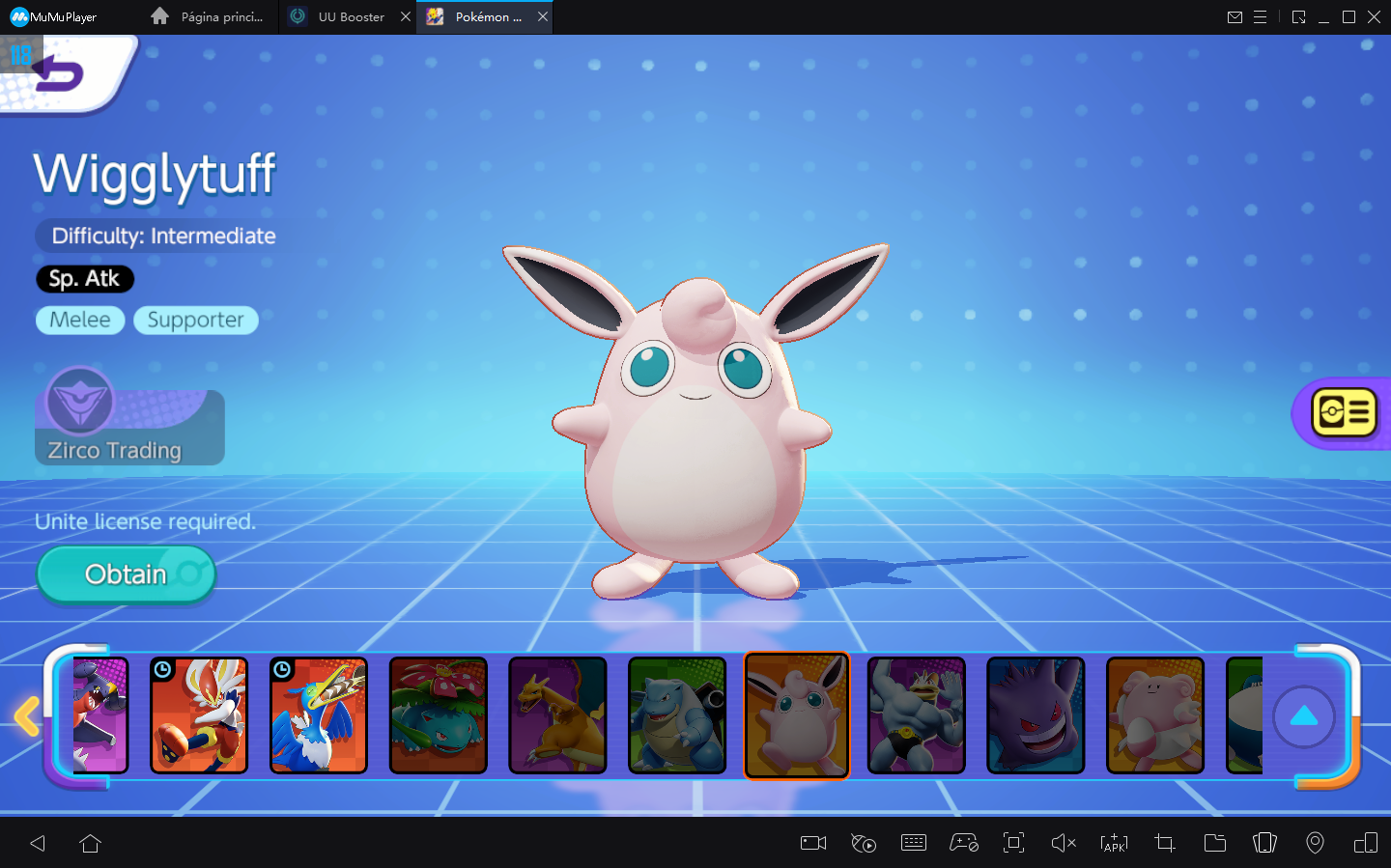
Task: Open the MuMu Player inbox envelope
Action: [x=1235, y=16]
